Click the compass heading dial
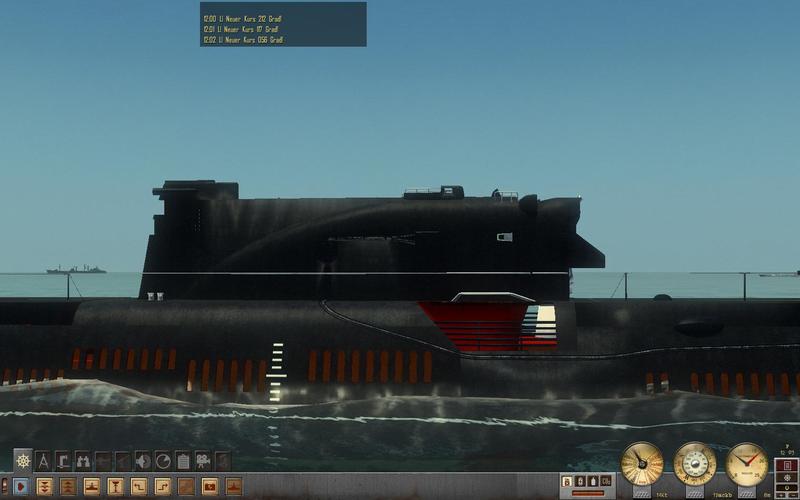The height and width of the screenshot is (500, 800). (746, 463)
